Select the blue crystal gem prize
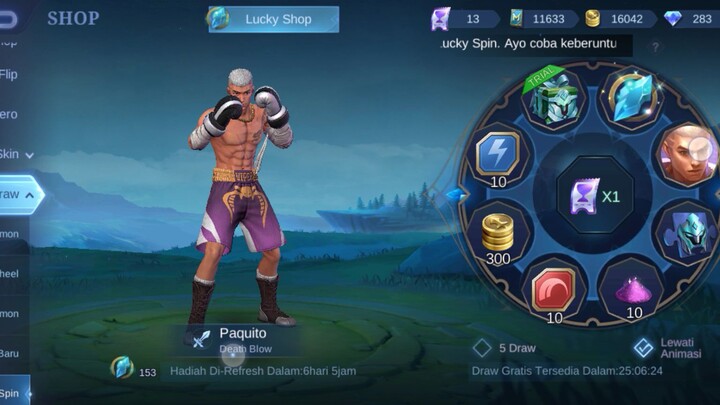 click(x=632, y=97)
